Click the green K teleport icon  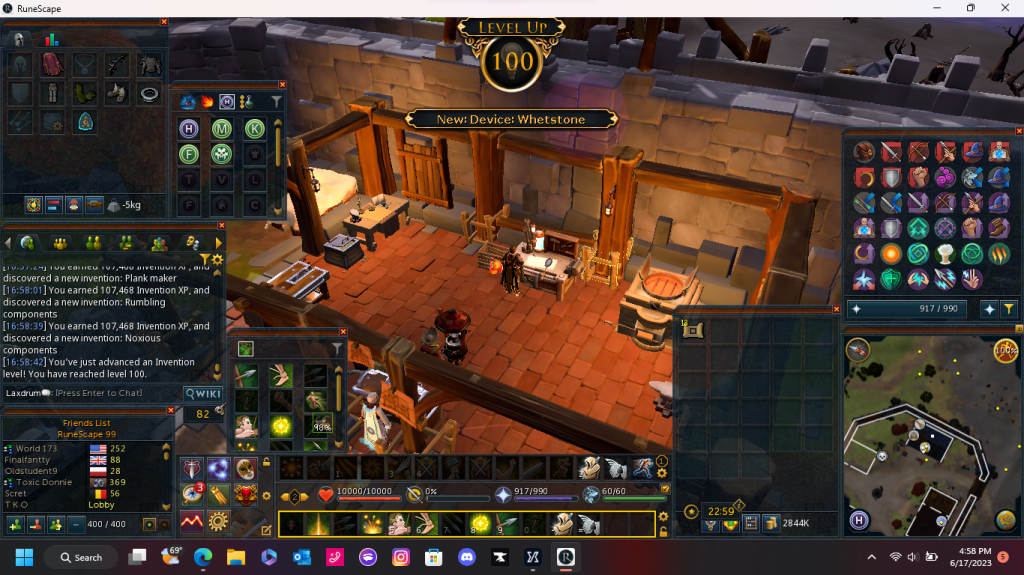pyautogui.click(x=254, y=128)
